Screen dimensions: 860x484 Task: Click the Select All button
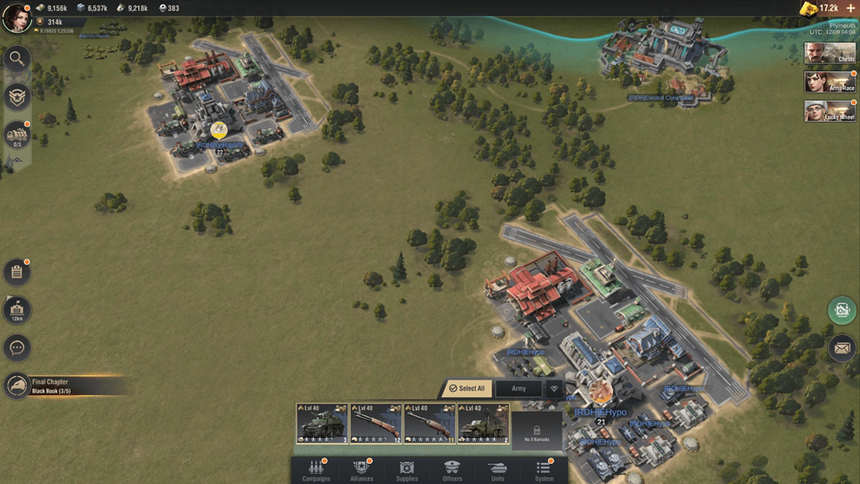466,388
